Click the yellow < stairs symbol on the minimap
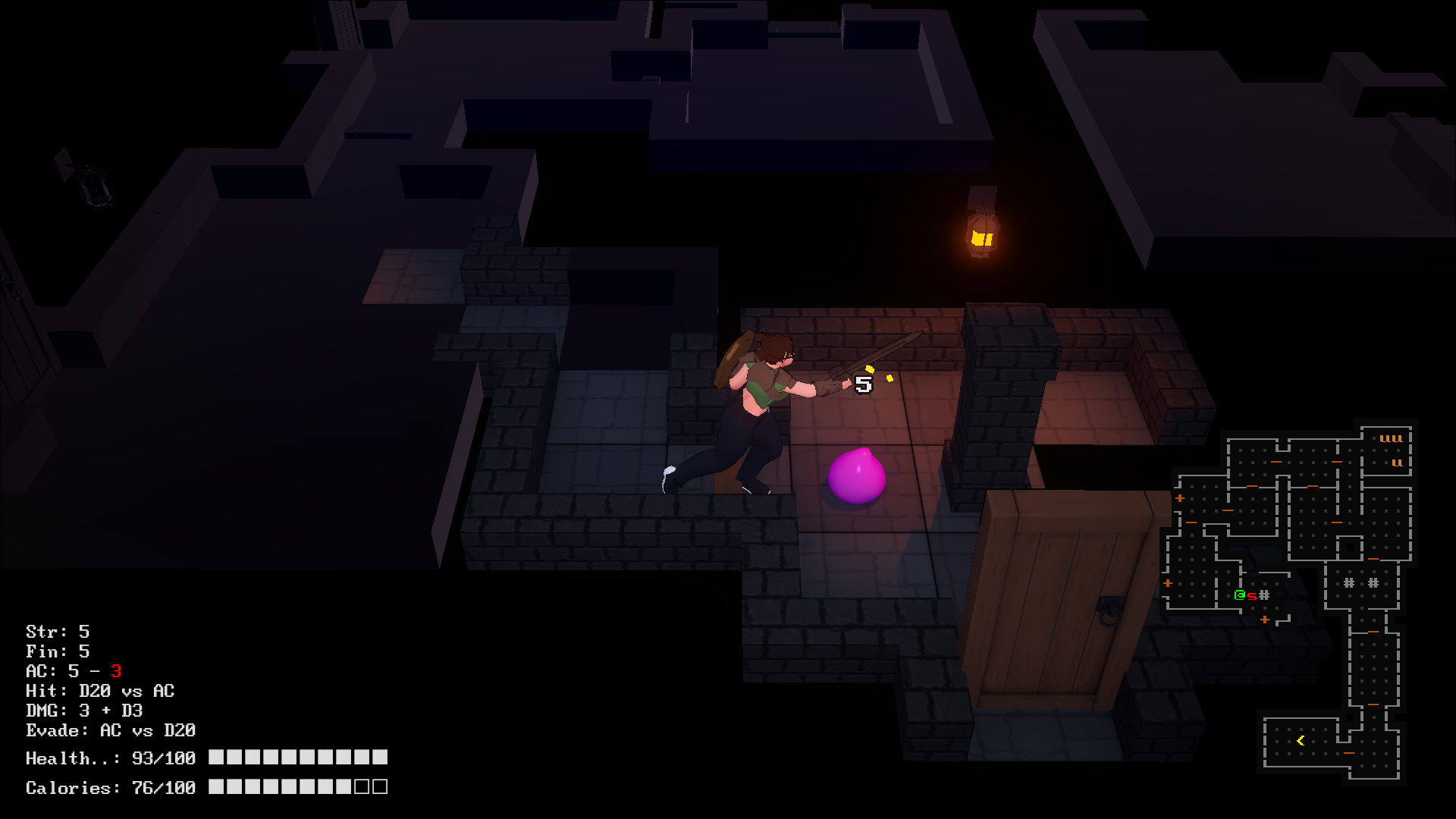The image size is (1456, 819). pos(1300,739)
